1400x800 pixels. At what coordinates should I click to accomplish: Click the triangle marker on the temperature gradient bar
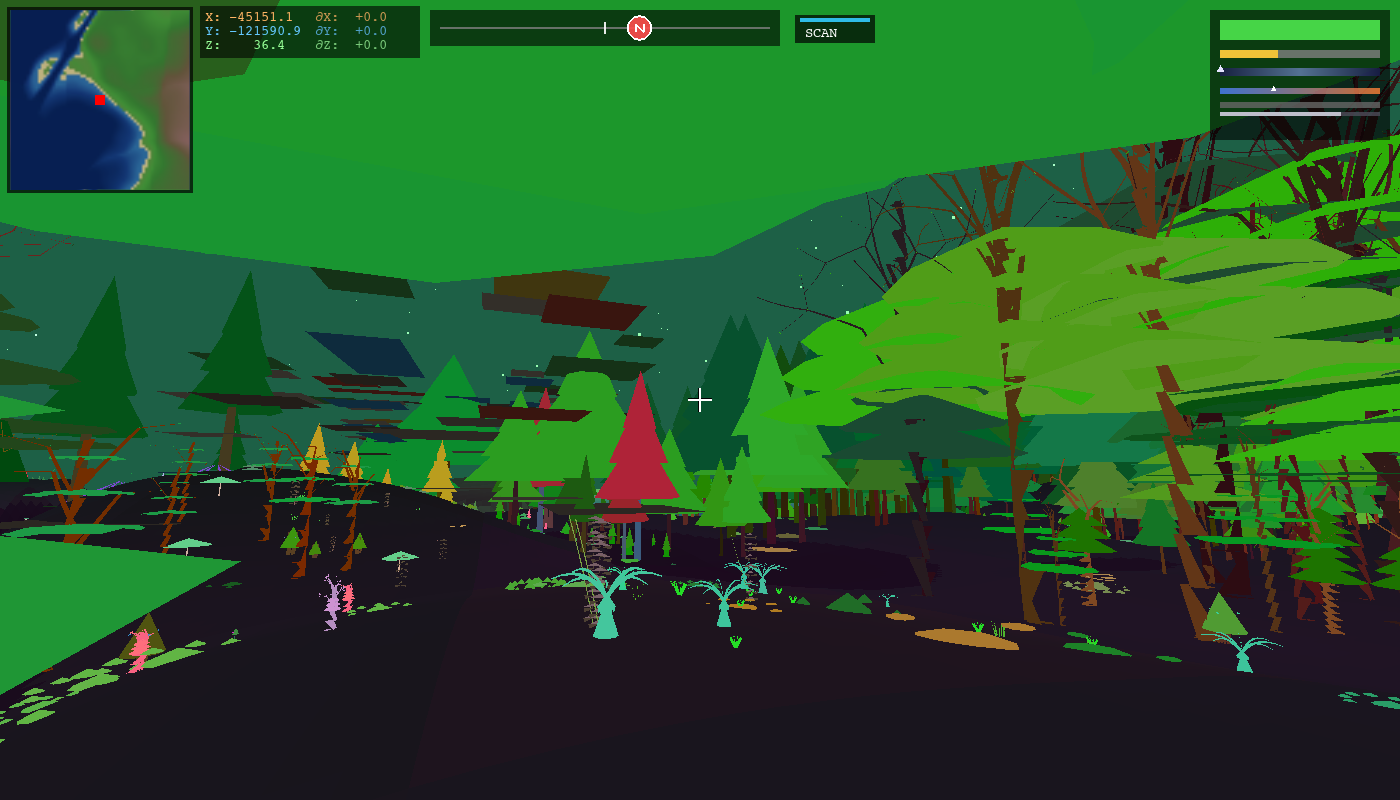pos(1274,89)
